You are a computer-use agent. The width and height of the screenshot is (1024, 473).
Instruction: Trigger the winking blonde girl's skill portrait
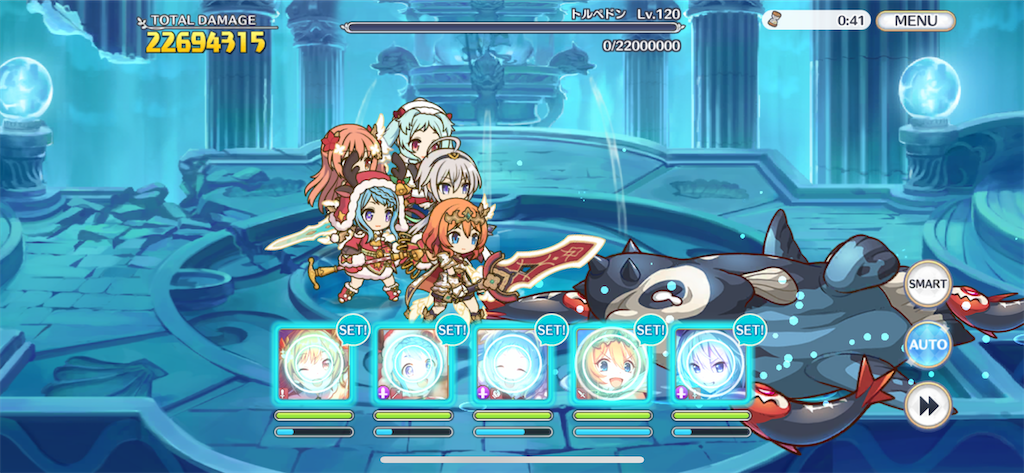point(313,364)
